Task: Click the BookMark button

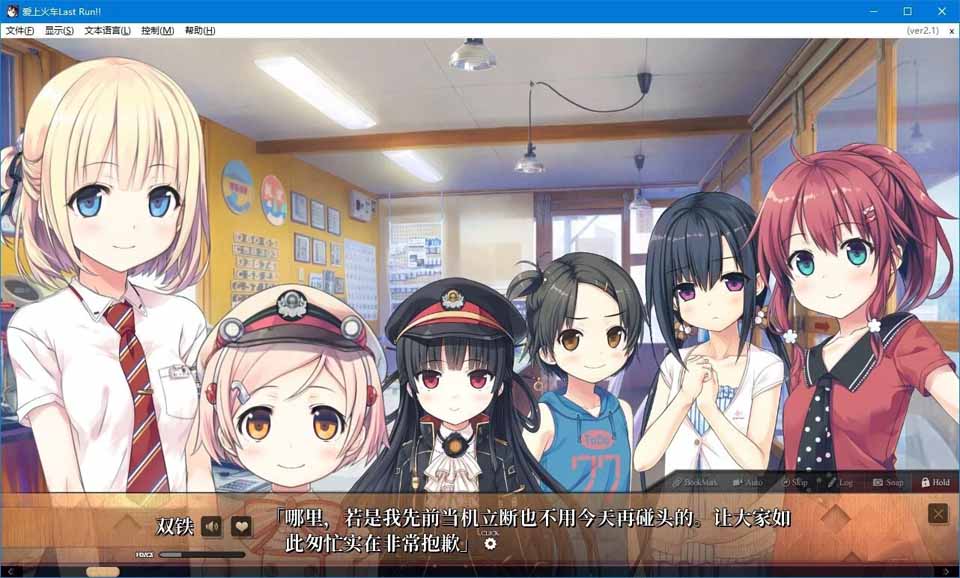Action: pyautogui.click(x=696, y=482)
